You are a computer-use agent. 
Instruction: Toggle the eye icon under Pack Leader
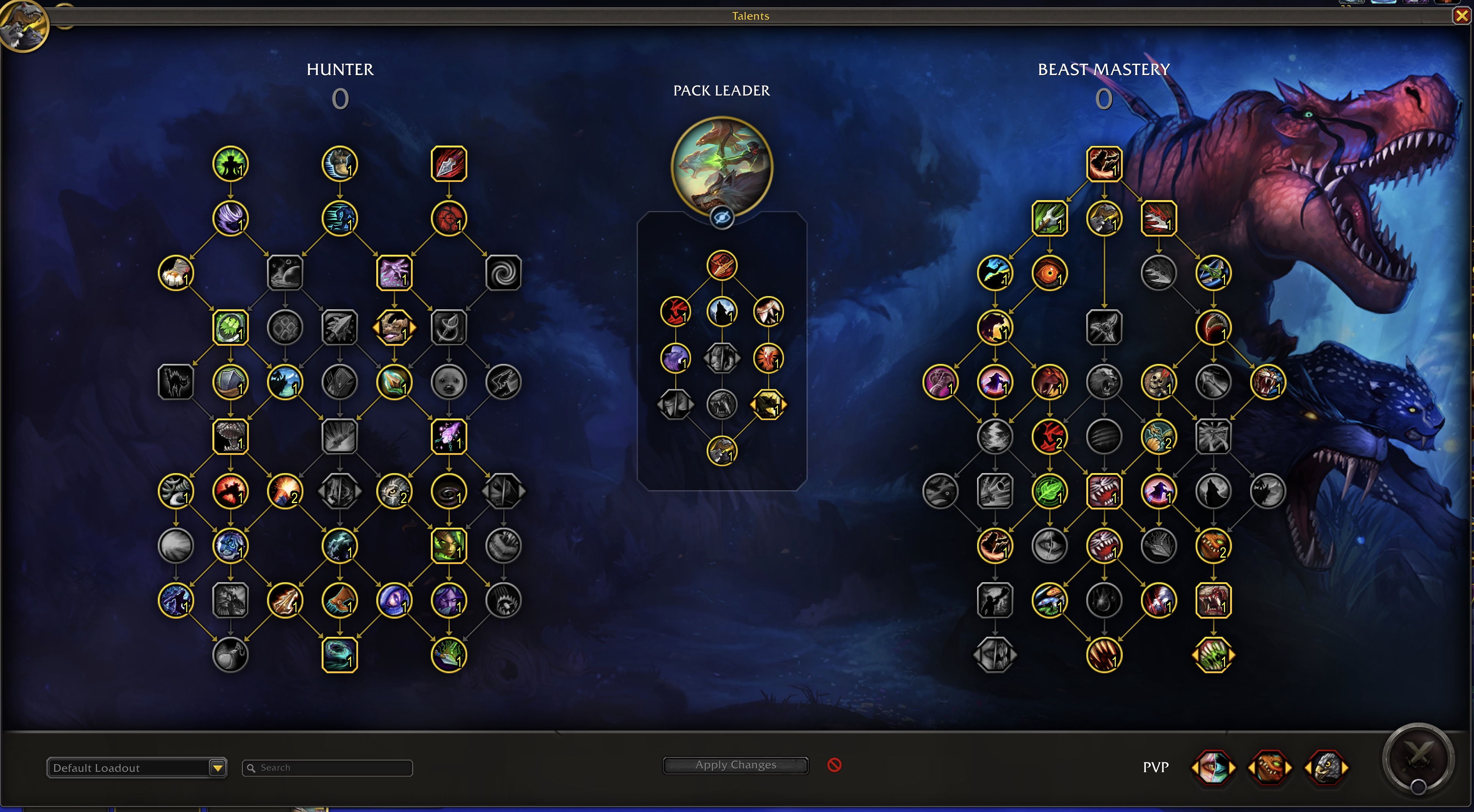click(x=721, y=218)
